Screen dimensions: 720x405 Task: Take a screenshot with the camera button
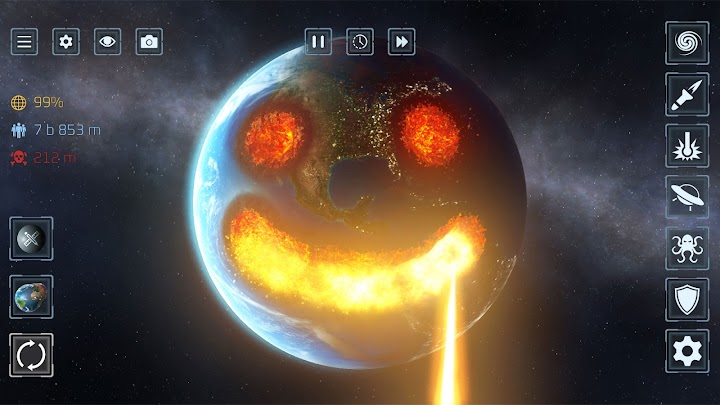pos(149,42)
